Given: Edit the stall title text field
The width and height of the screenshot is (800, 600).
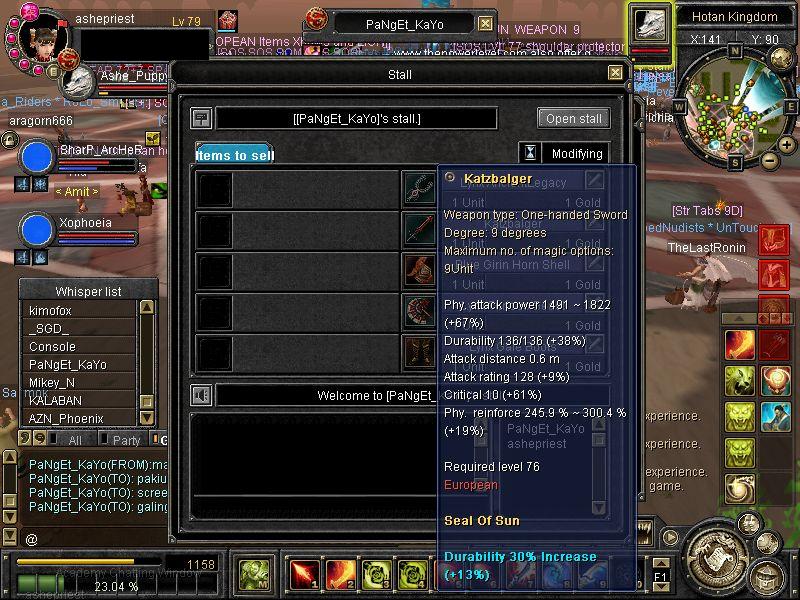Looking at the screenshot, I should coord(356,119).
